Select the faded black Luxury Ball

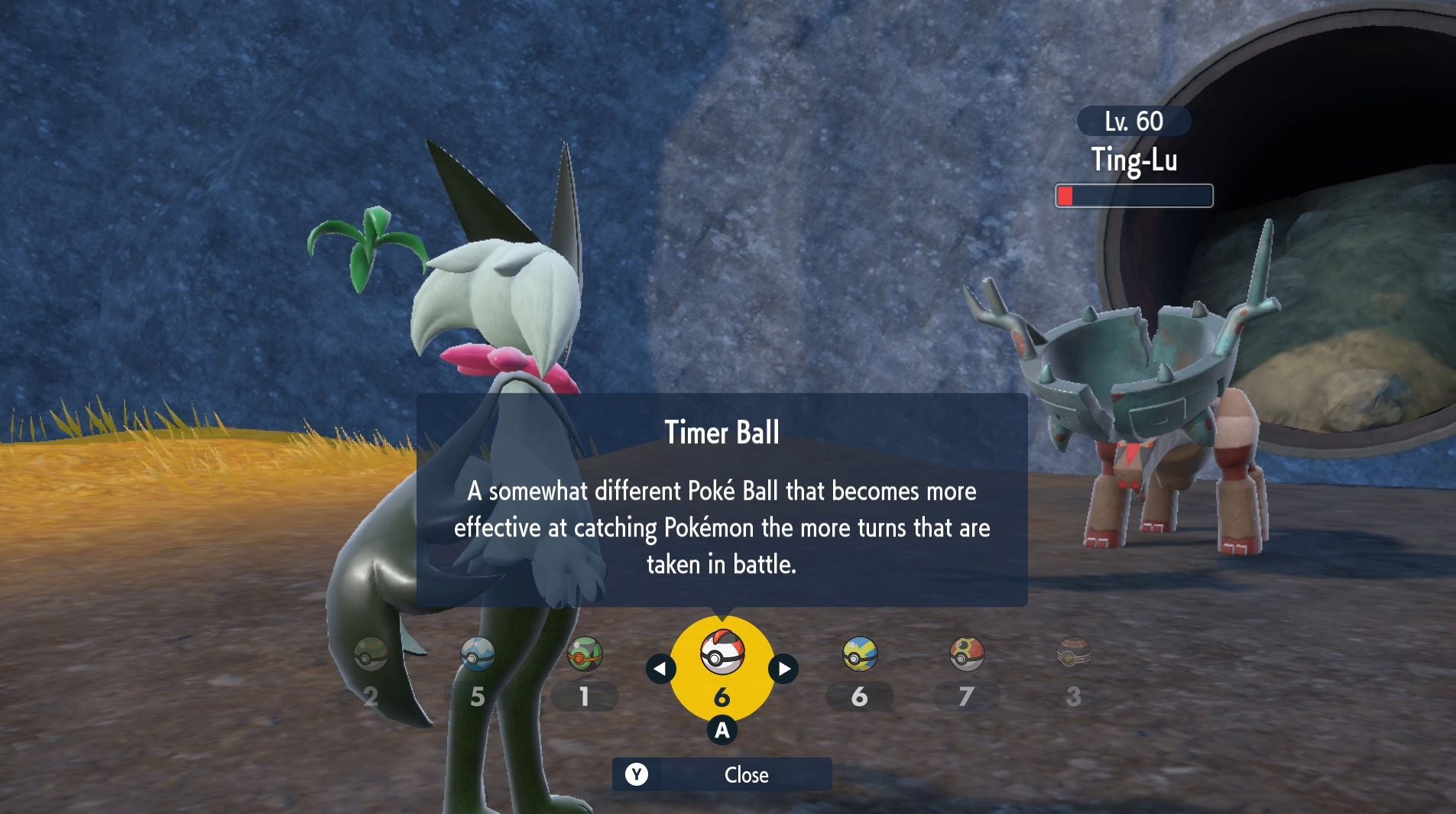click(1073, 655)
